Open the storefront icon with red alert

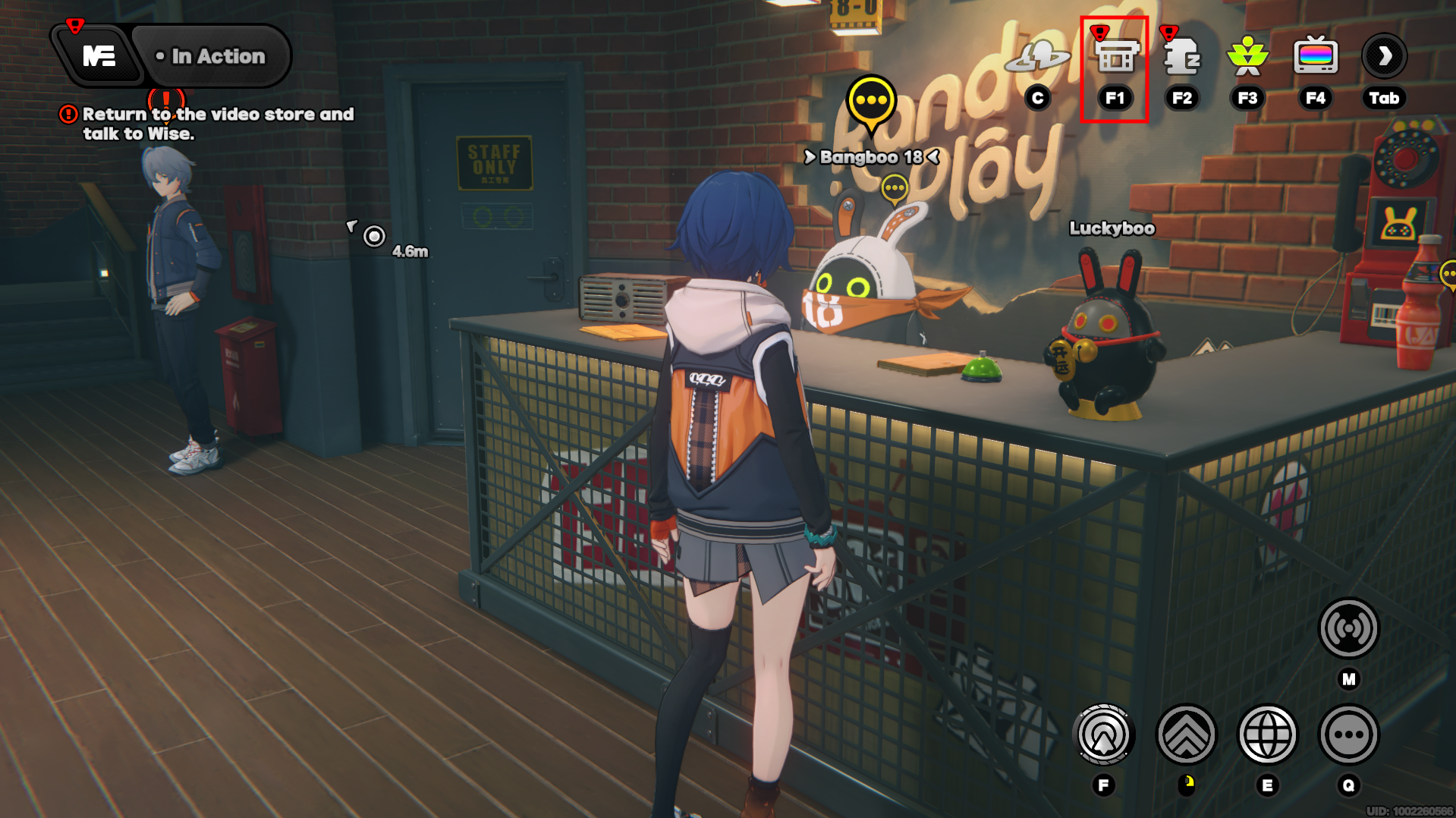[x=1115, y=56]
